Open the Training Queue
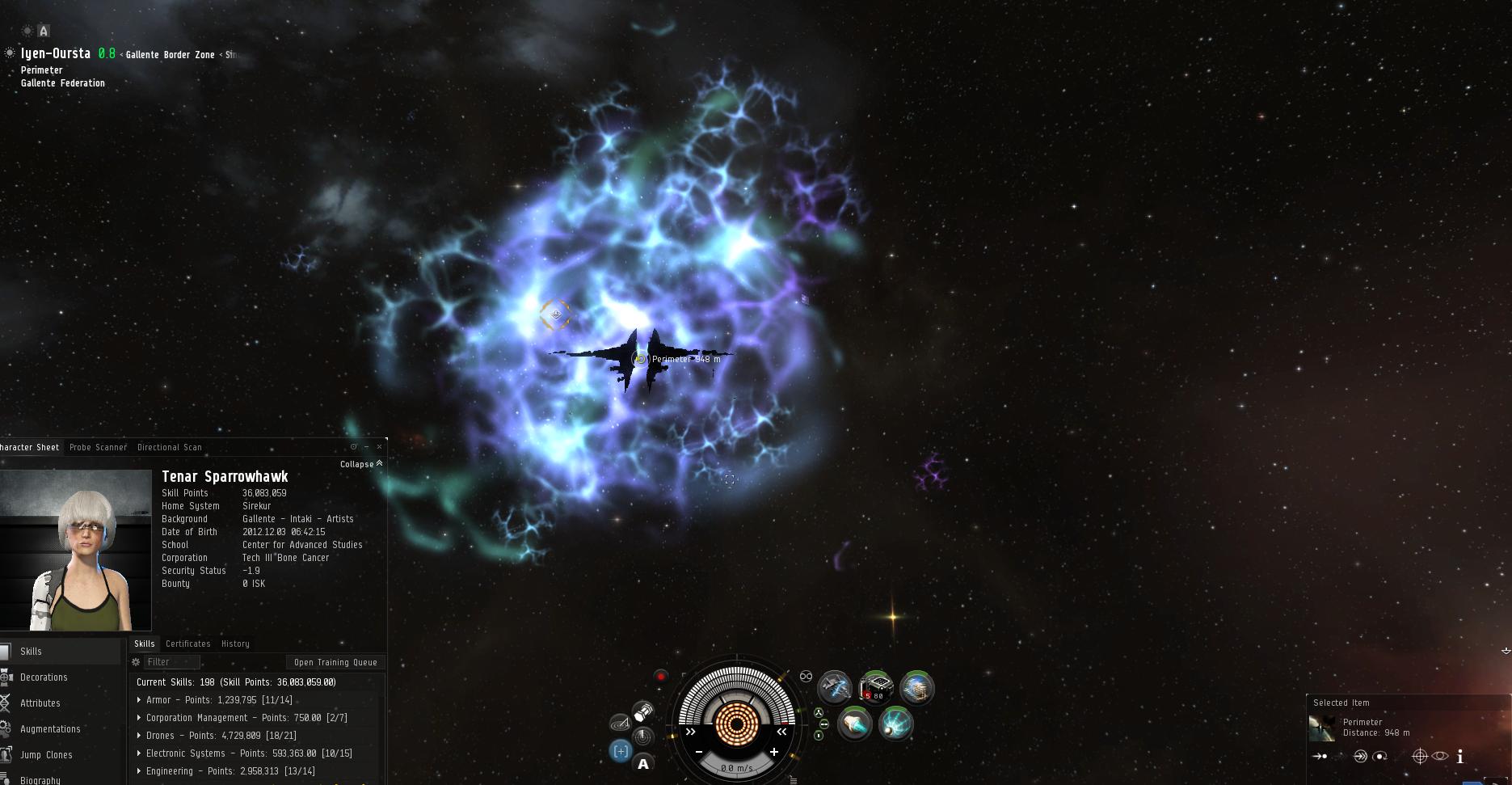The height and width of the screenshot is (785, 1512). (335, 662)
